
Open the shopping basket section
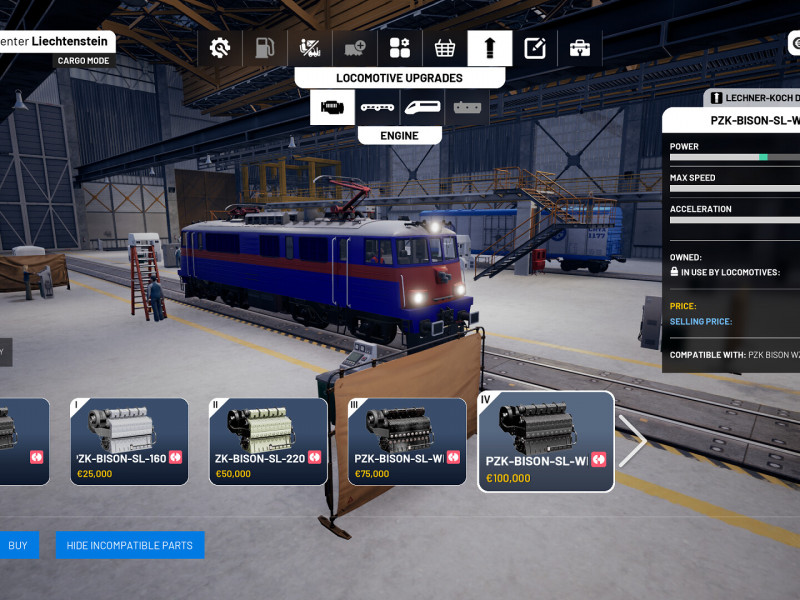445,48
